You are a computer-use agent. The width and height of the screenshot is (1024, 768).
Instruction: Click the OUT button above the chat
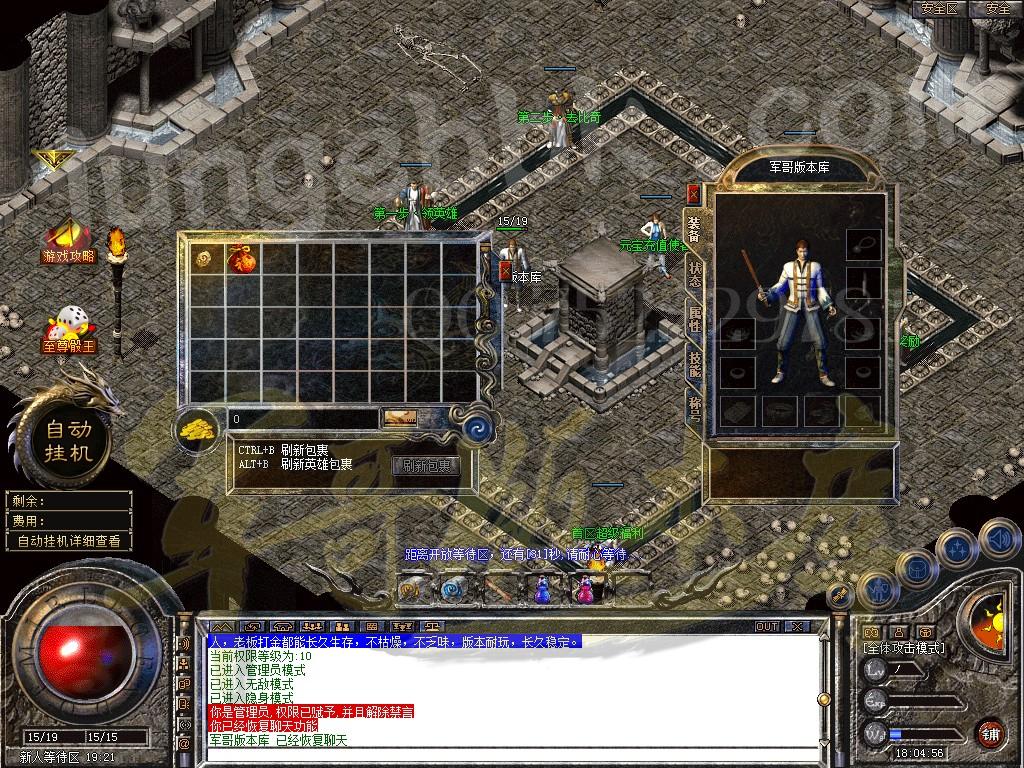coord(767,627)
